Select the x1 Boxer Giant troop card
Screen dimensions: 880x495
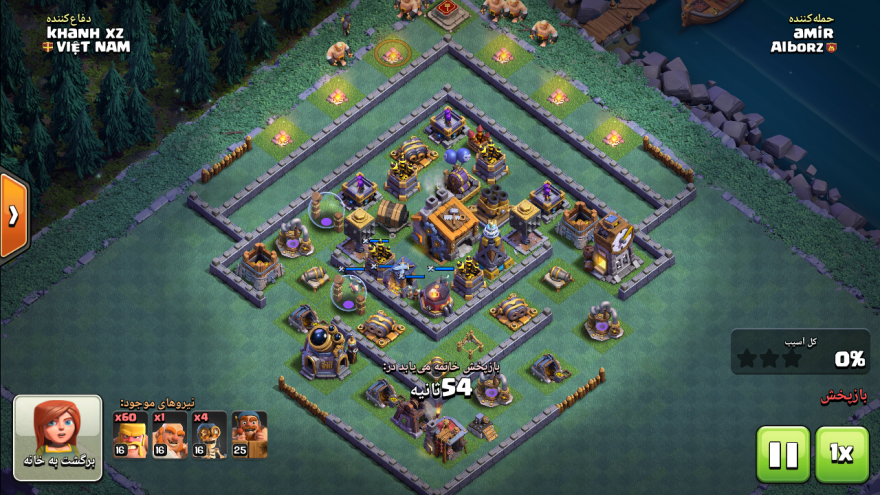tap(170, 435)
